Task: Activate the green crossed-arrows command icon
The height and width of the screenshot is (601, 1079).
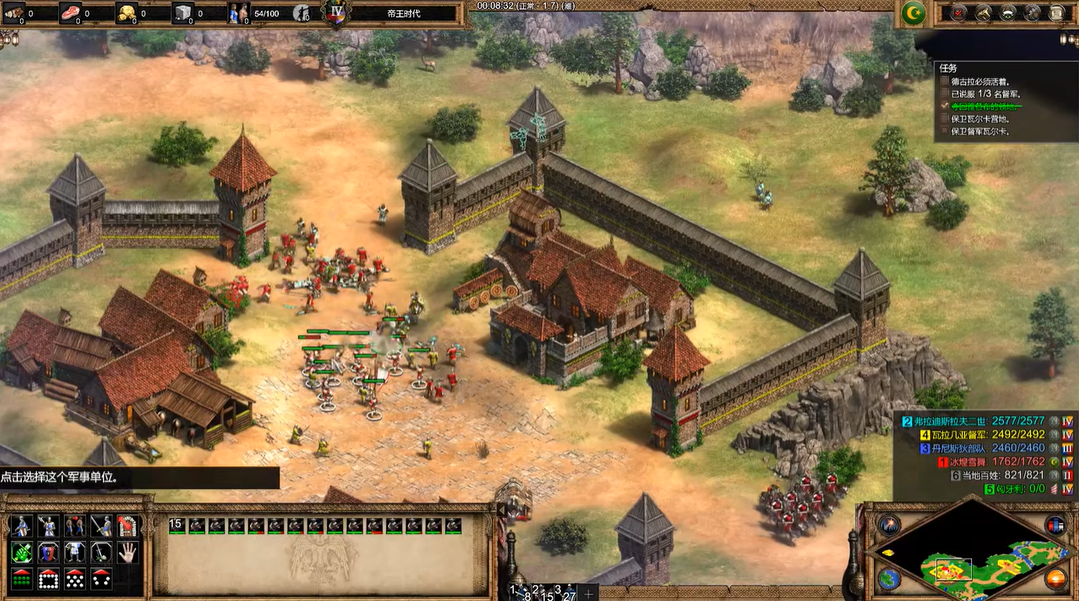Action: (x=22, y=552)
